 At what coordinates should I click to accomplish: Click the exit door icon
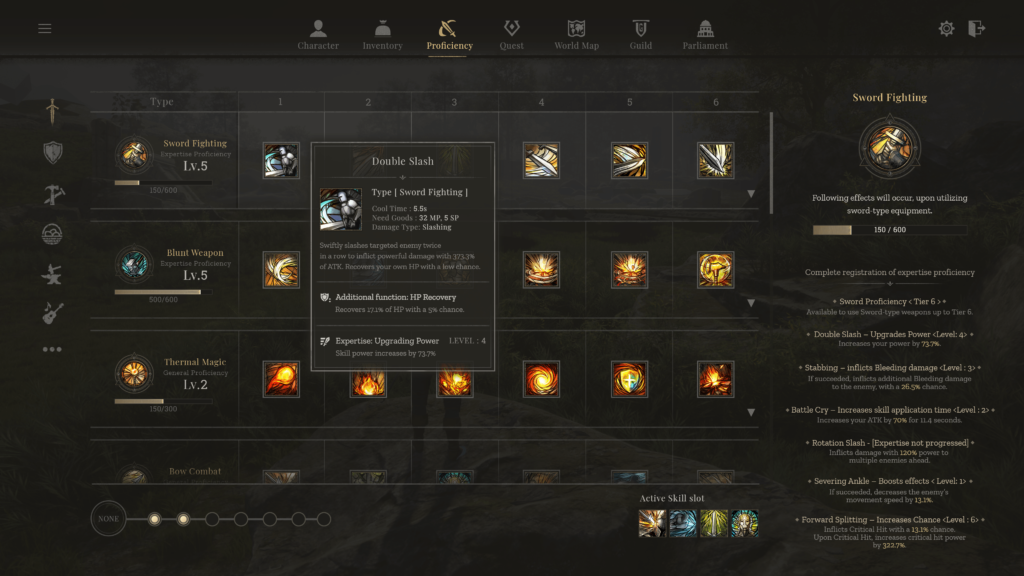pyautogui.click(x=977, y=29)
